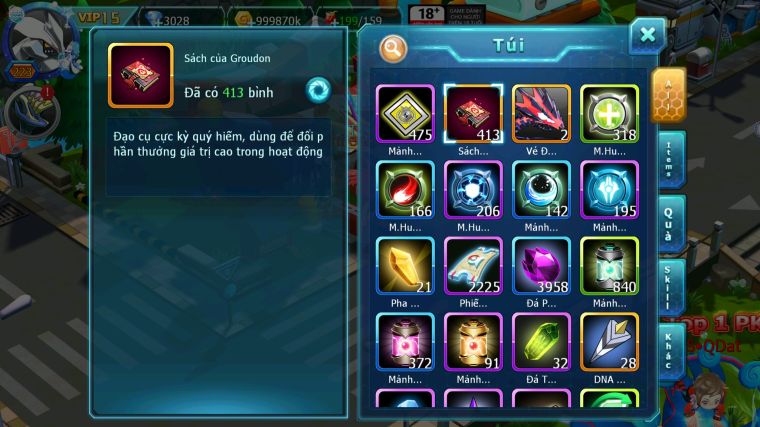Select the green crystal slot with 32
The height and width of the screenshot is (427, 760).
(541, 342)
